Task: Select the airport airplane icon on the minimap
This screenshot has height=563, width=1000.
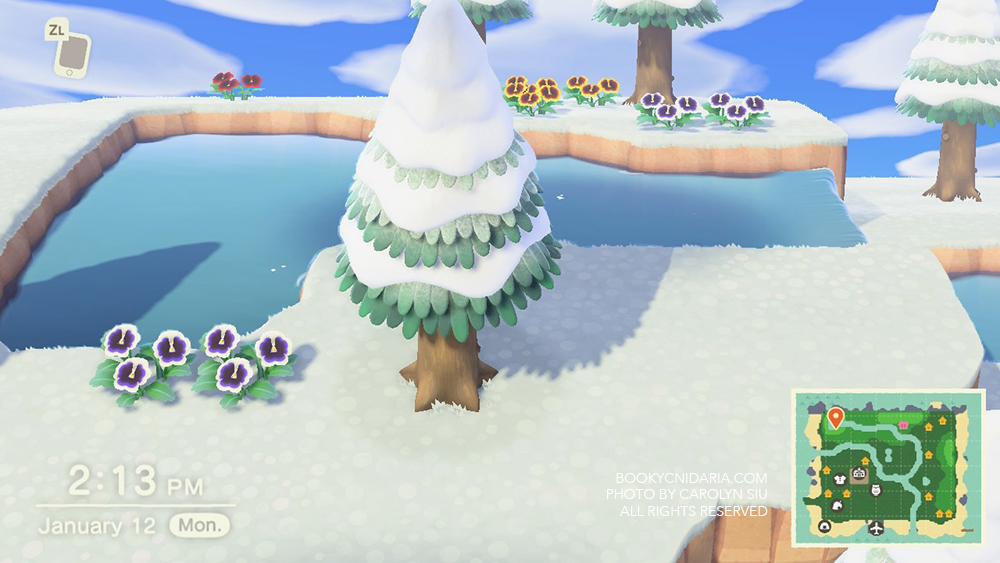Action: [877, 527]
